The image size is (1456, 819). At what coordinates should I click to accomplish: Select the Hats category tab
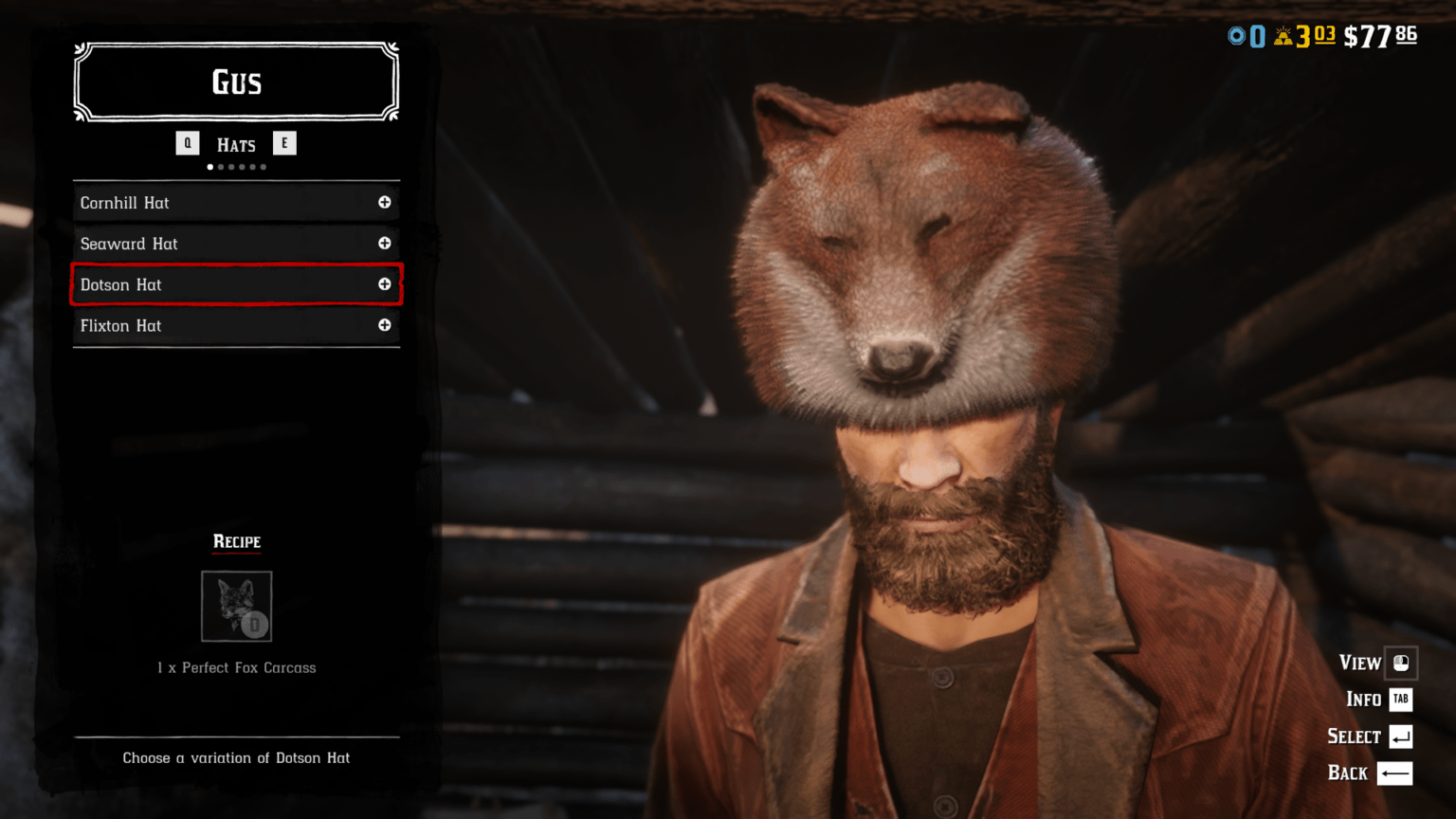tap(235, 143)
